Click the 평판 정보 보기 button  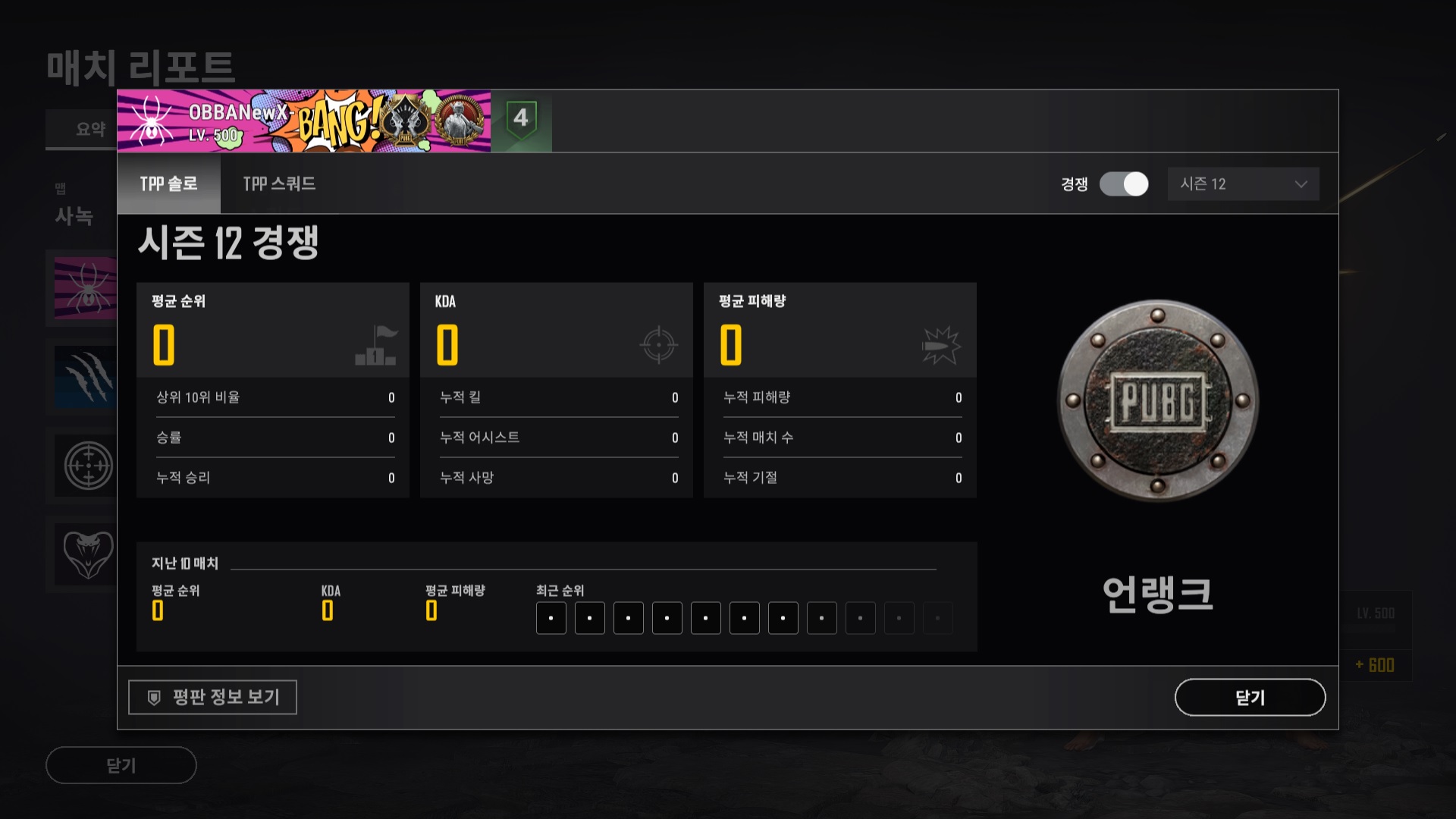tap(212, 697)
